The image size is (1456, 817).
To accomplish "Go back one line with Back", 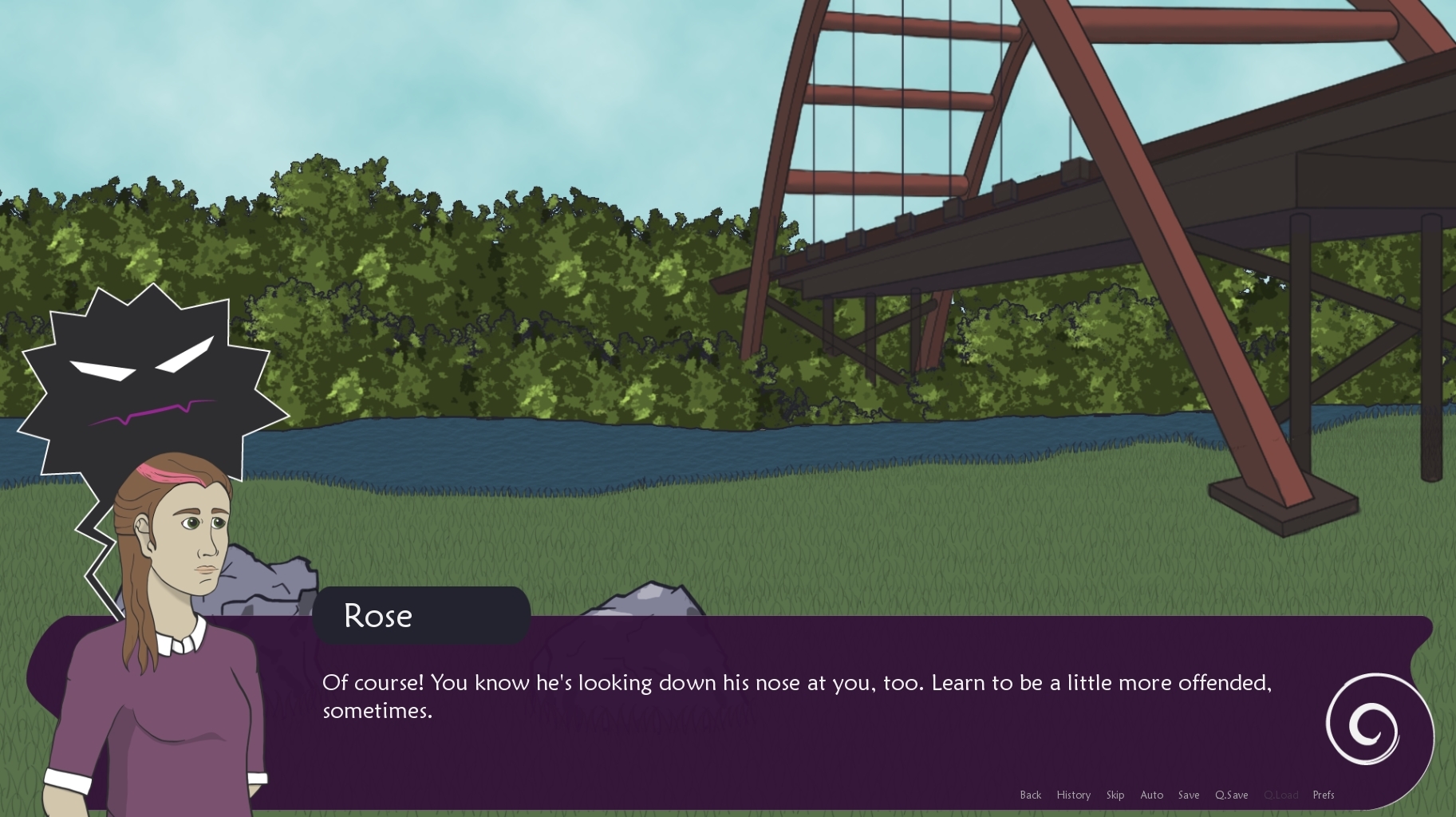I will (1030, 795).
